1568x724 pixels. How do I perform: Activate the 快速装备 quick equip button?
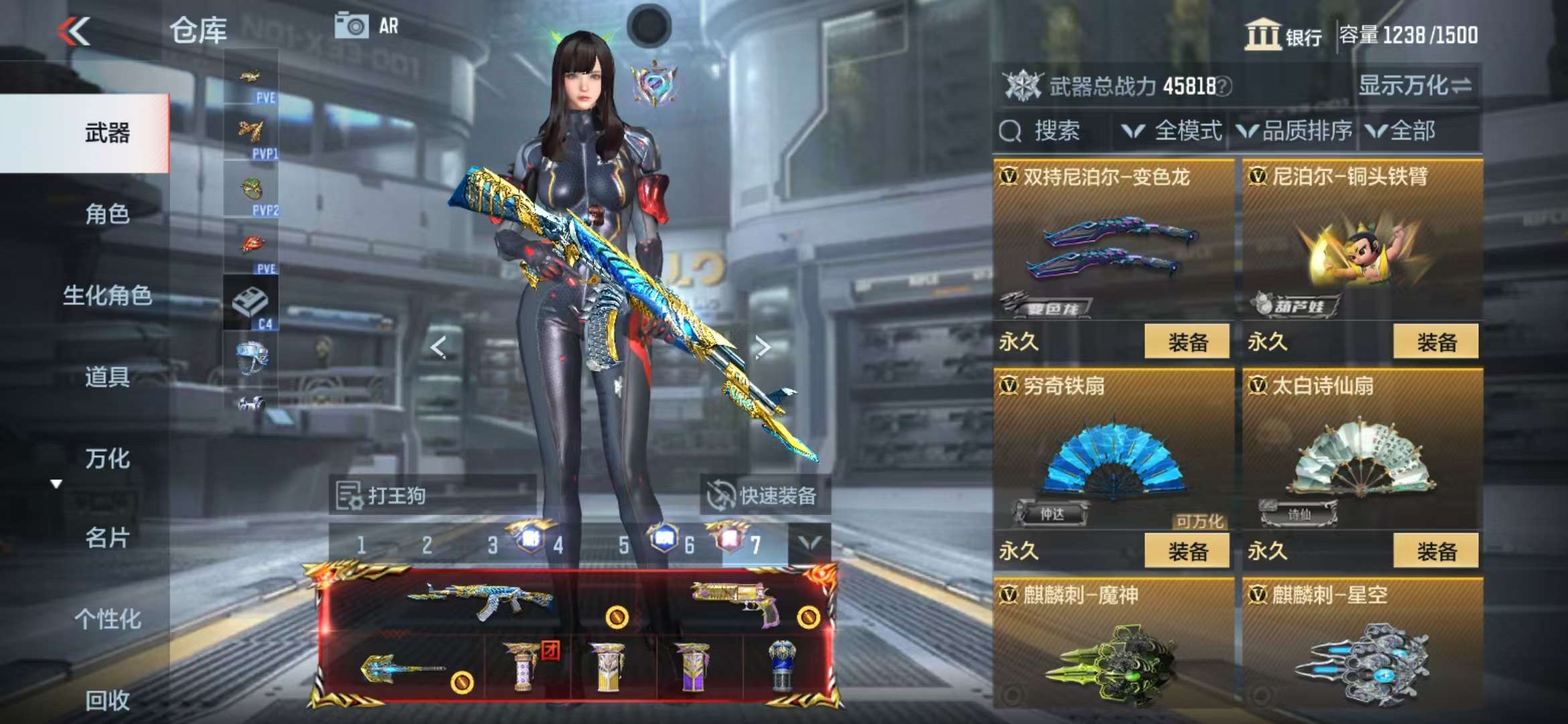pos(765,495)
